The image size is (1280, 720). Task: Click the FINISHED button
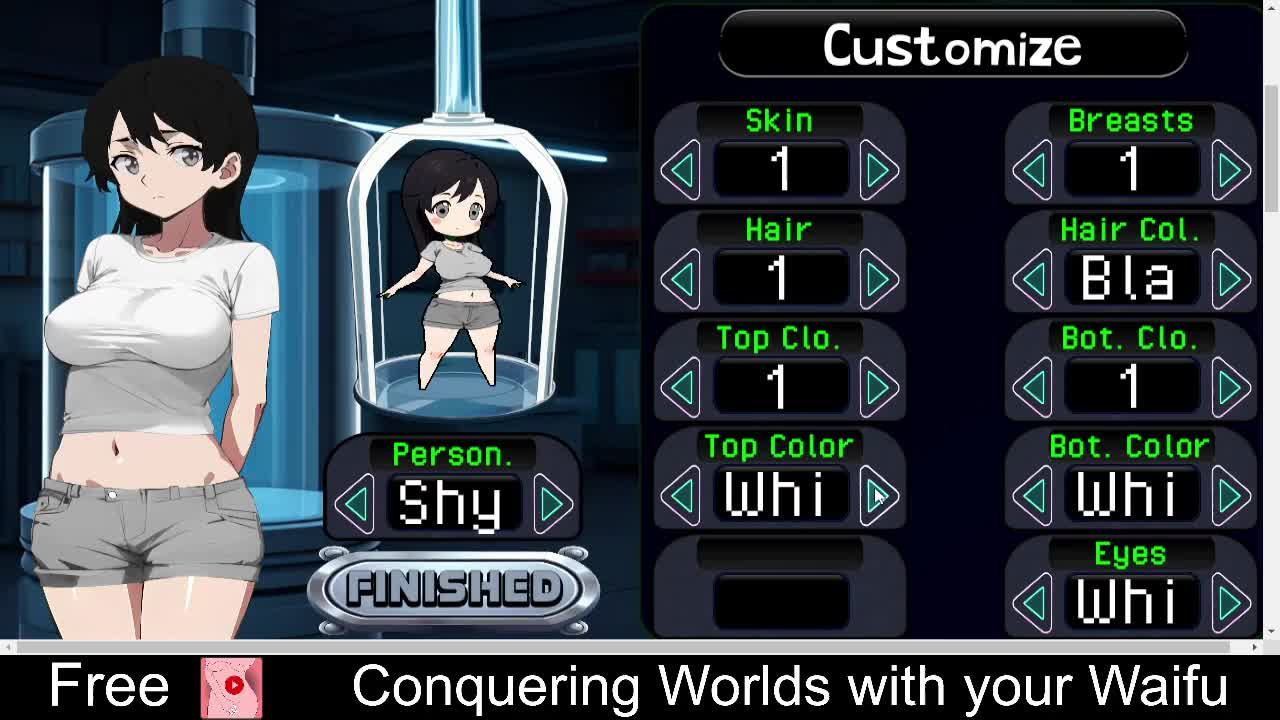(453, 590)
